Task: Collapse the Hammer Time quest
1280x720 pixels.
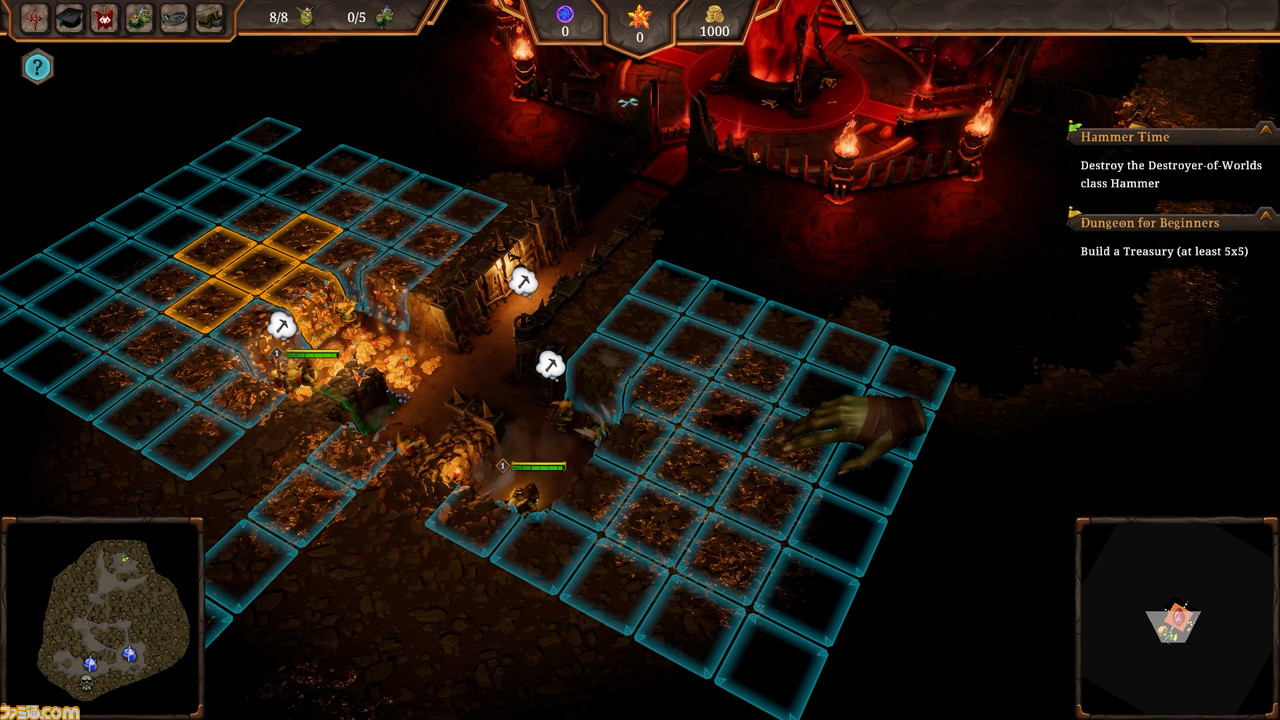Action: (x=1266, y=130)
